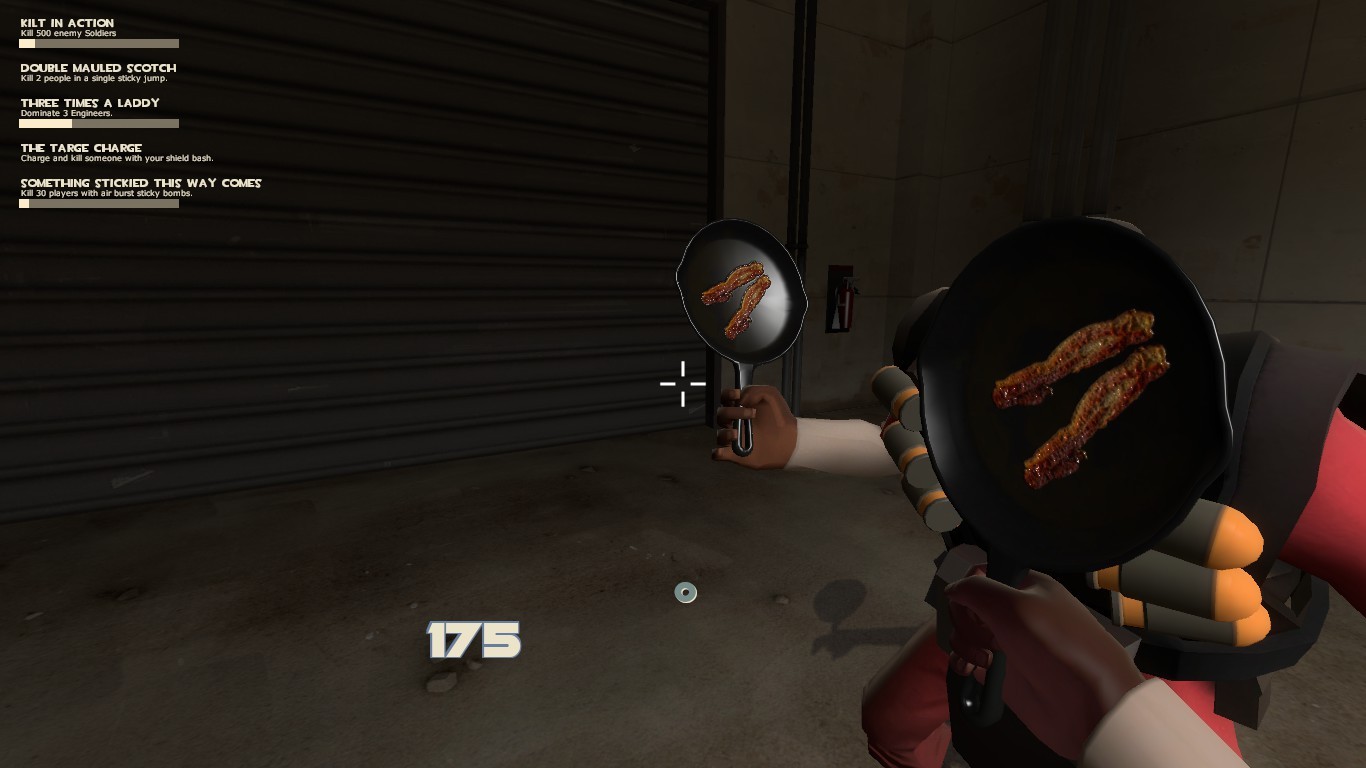This screenshot has width=1366, height=768.
Task: Select the 'Three Times a Laddy' achievement
Action: coord(90,102)
